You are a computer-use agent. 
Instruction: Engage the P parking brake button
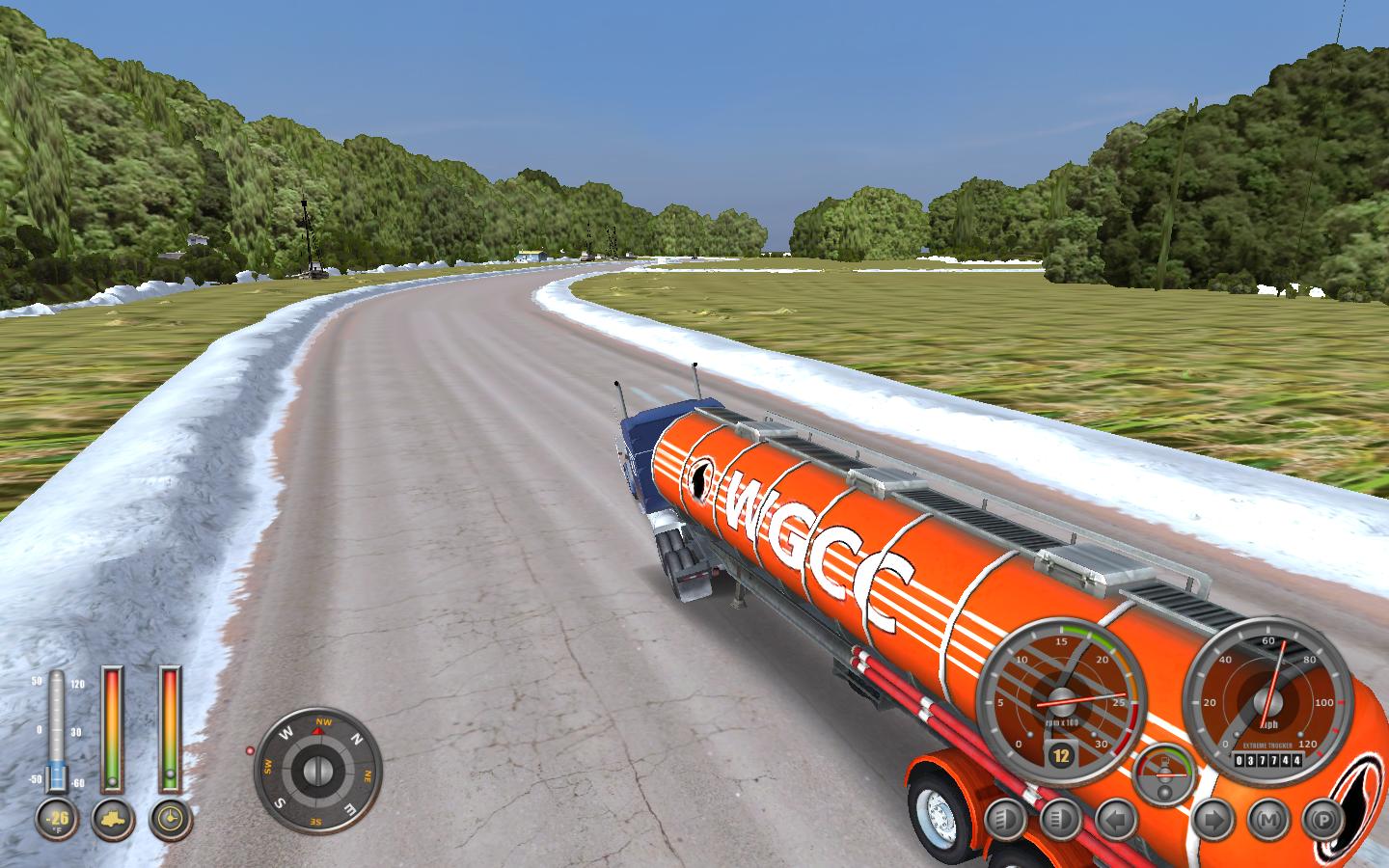point(1322,821)
